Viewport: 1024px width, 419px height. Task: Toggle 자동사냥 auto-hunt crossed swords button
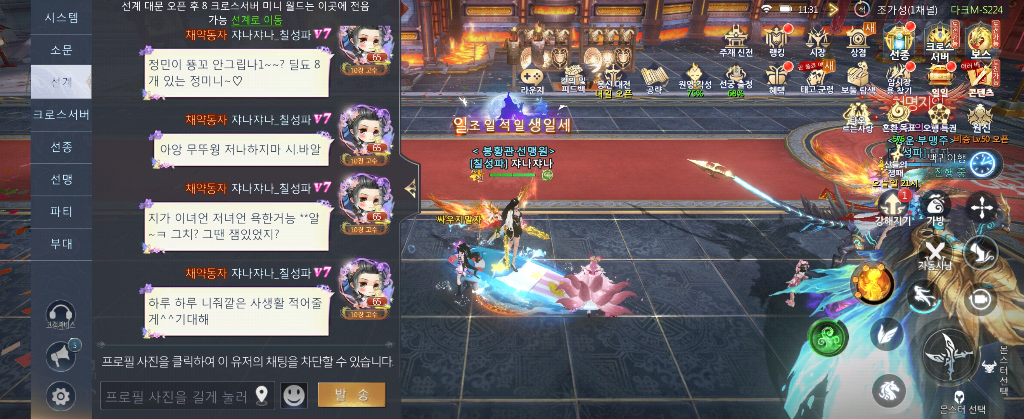[935, 254]
